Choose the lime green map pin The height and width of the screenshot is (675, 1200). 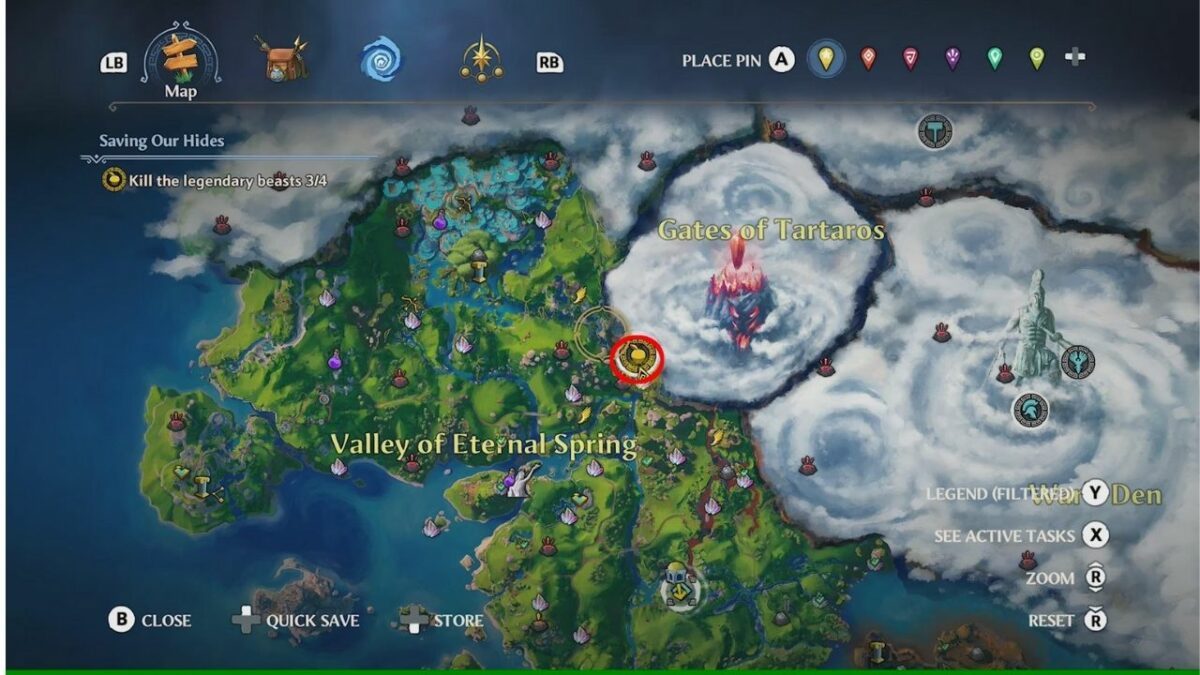coord(1037,59)
